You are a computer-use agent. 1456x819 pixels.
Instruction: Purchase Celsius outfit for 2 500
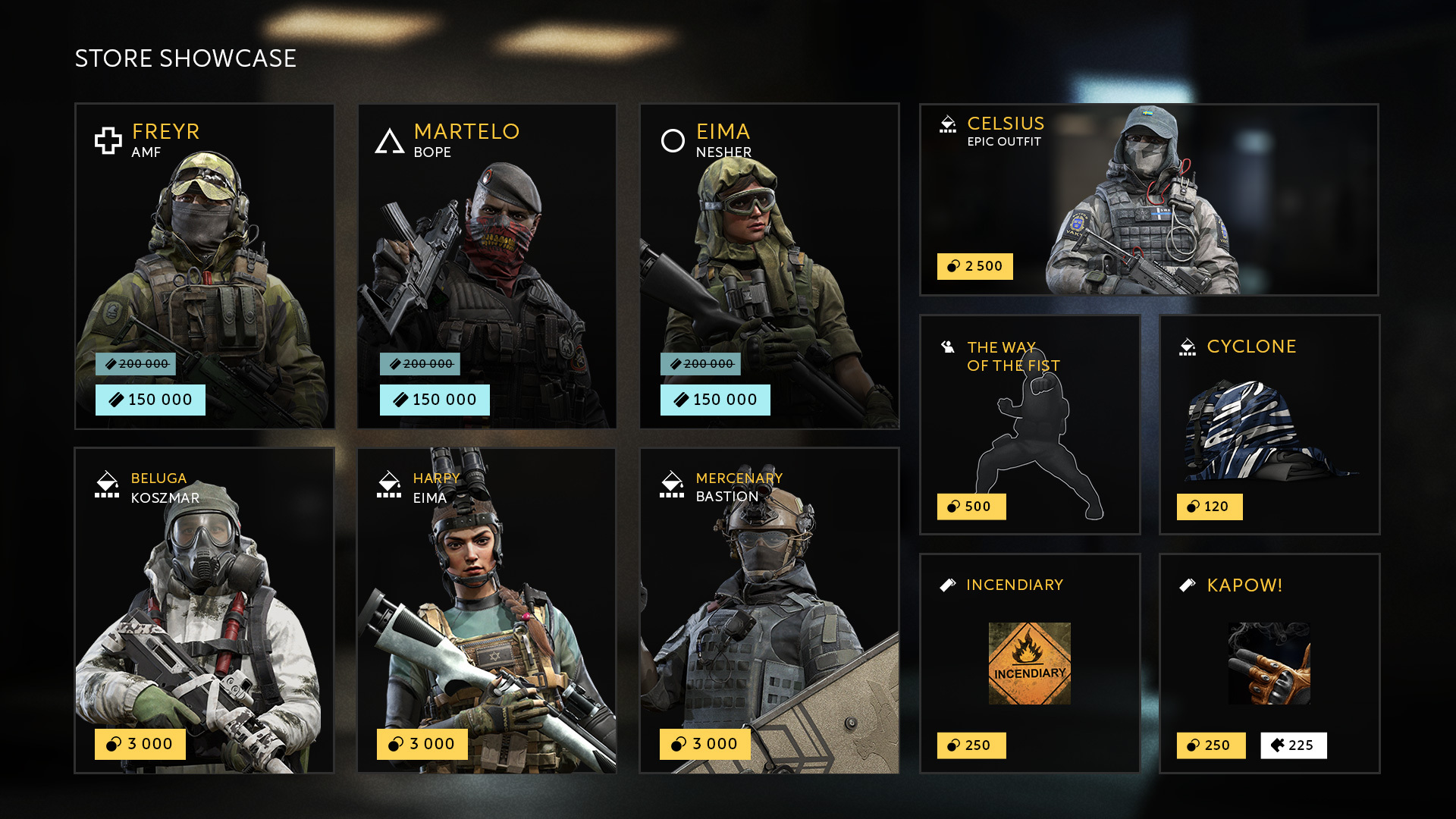pos(974,266)
